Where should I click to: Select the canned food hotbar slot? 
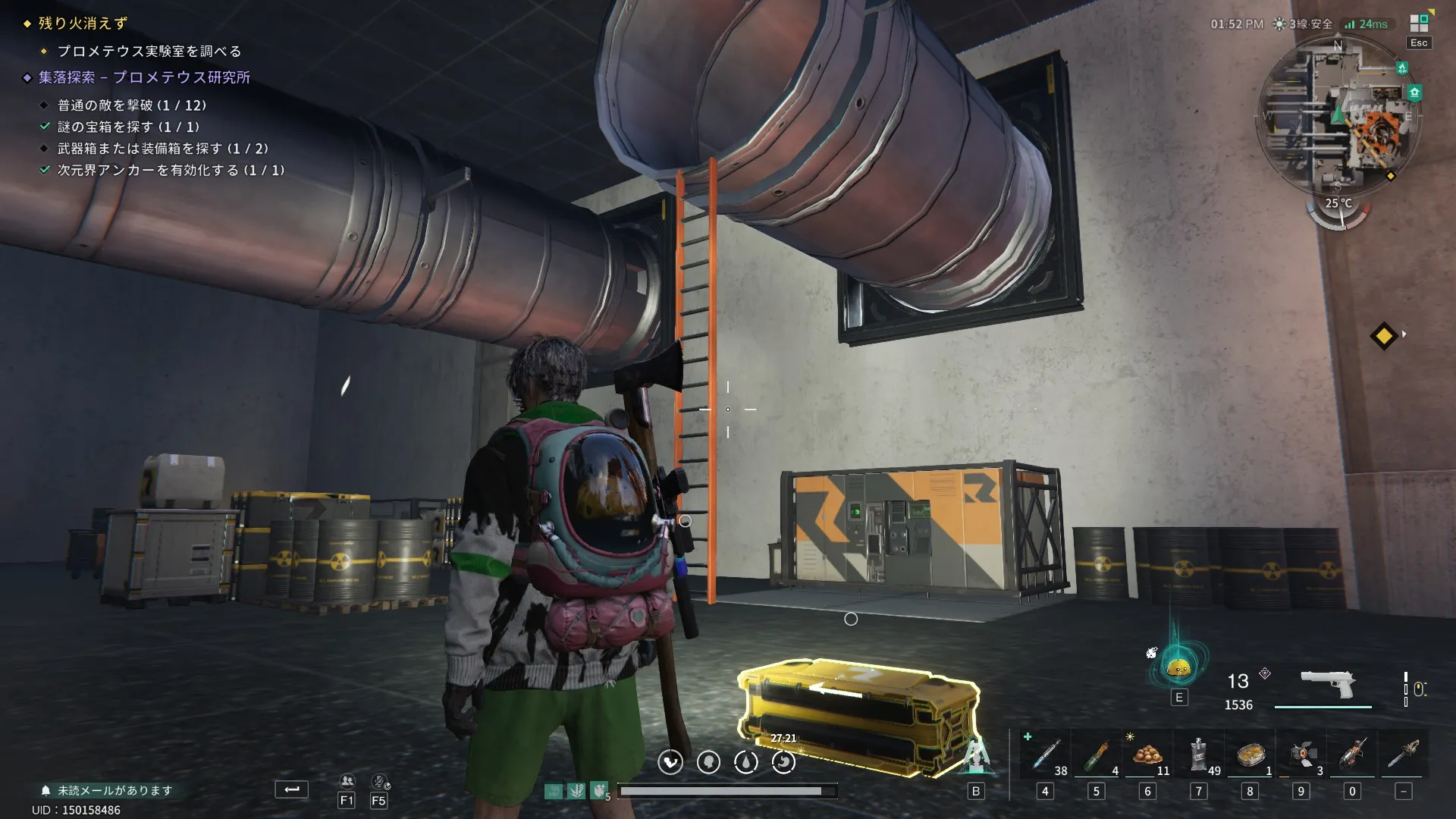click(1250, 755)
